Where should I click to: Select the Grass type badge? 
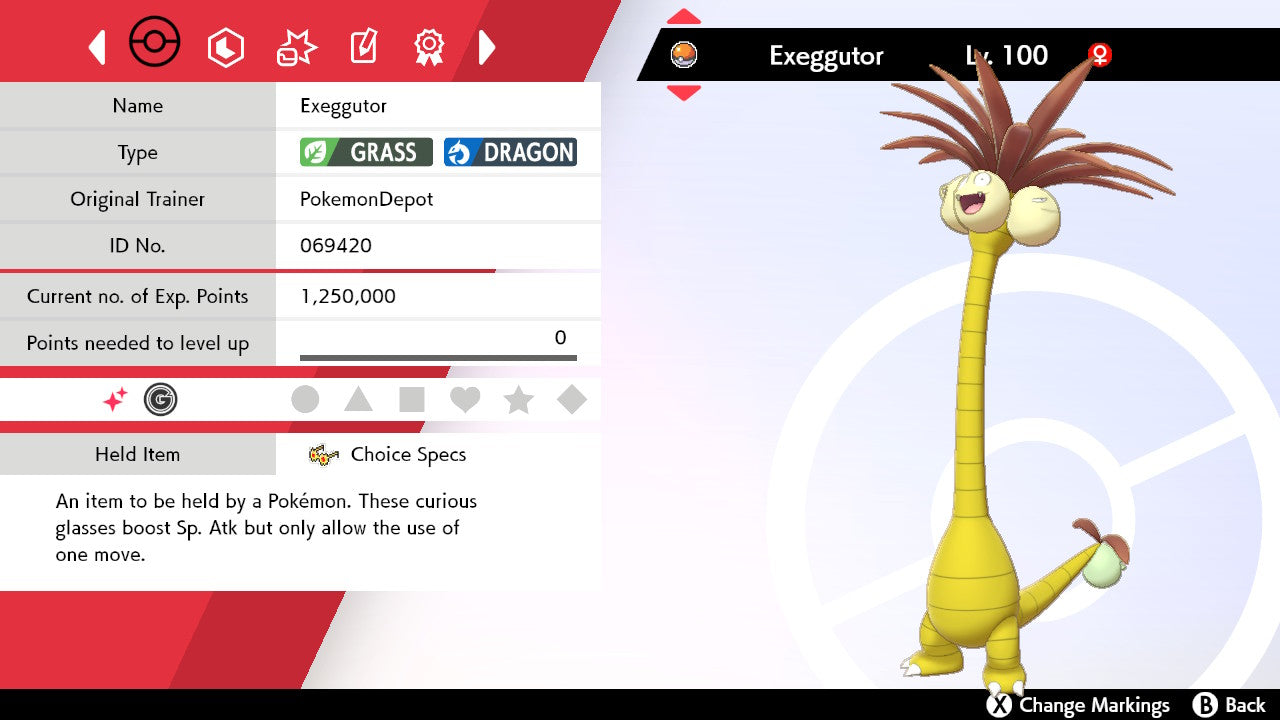366,152
